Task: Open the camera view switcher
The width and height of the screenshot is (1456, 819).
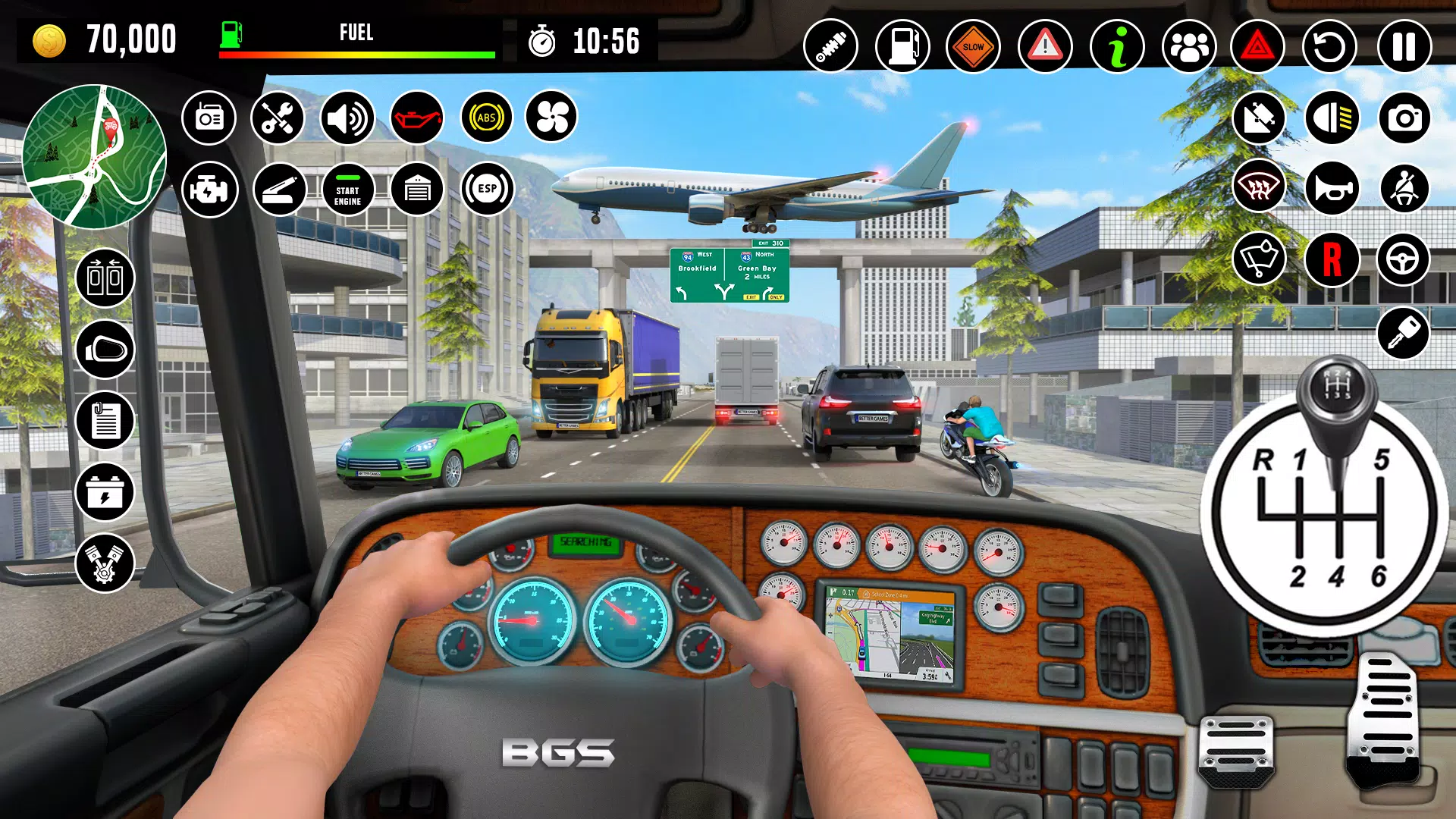Action: point(1404,118)
